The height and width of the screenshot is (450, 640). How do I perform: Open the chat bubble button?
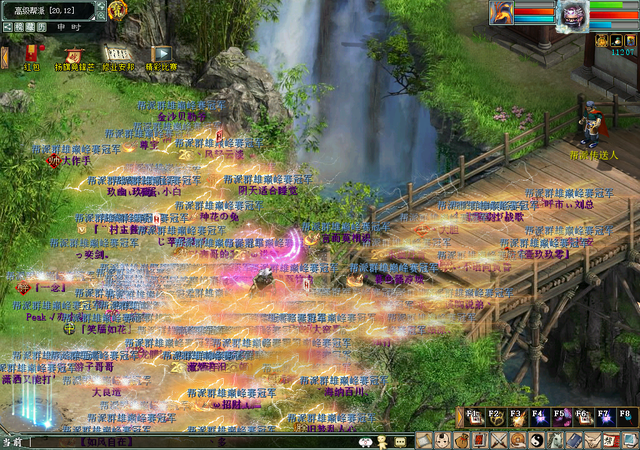(400, 441)
